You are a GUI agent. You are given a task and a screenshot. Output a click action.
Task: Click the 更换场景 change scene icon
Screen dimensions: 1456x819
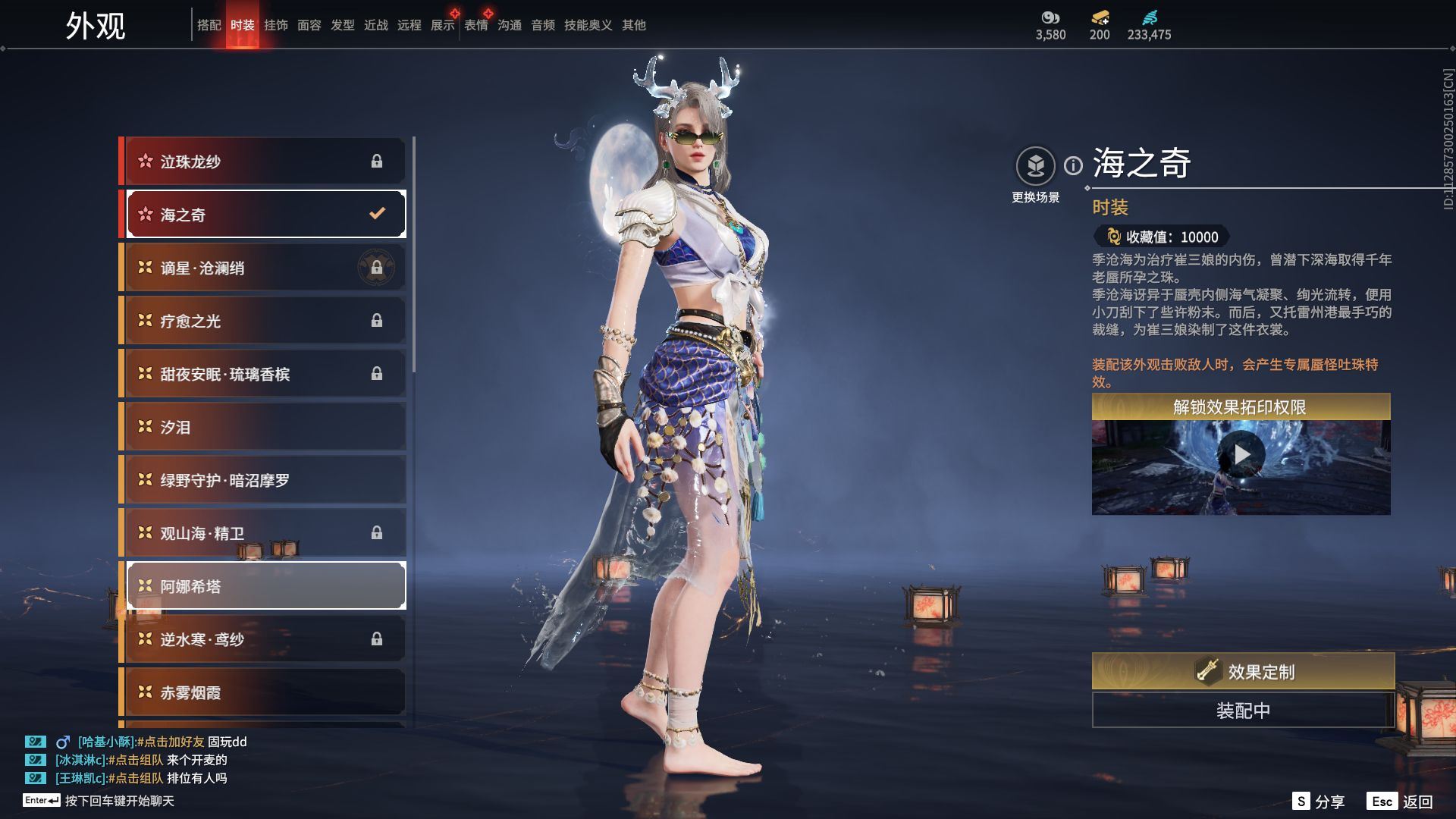tap(1035, 166)
